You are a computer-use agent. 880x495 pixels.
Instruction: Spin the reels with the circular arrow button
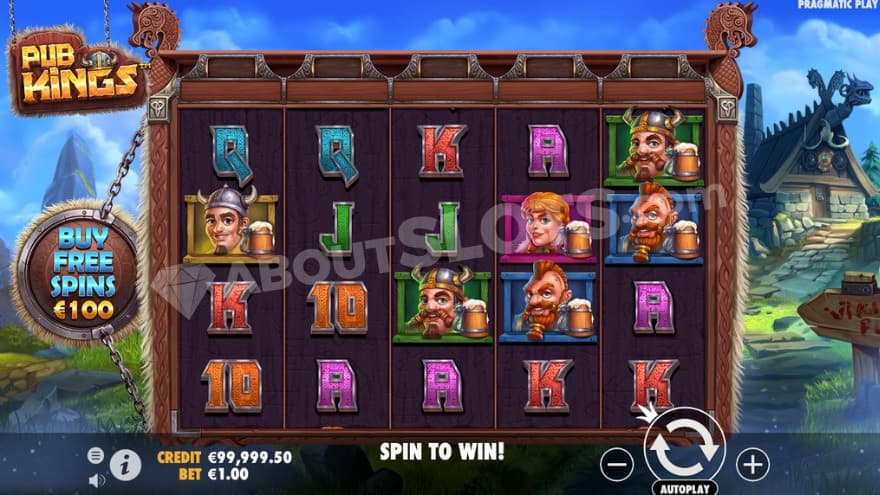pos(685,447)
